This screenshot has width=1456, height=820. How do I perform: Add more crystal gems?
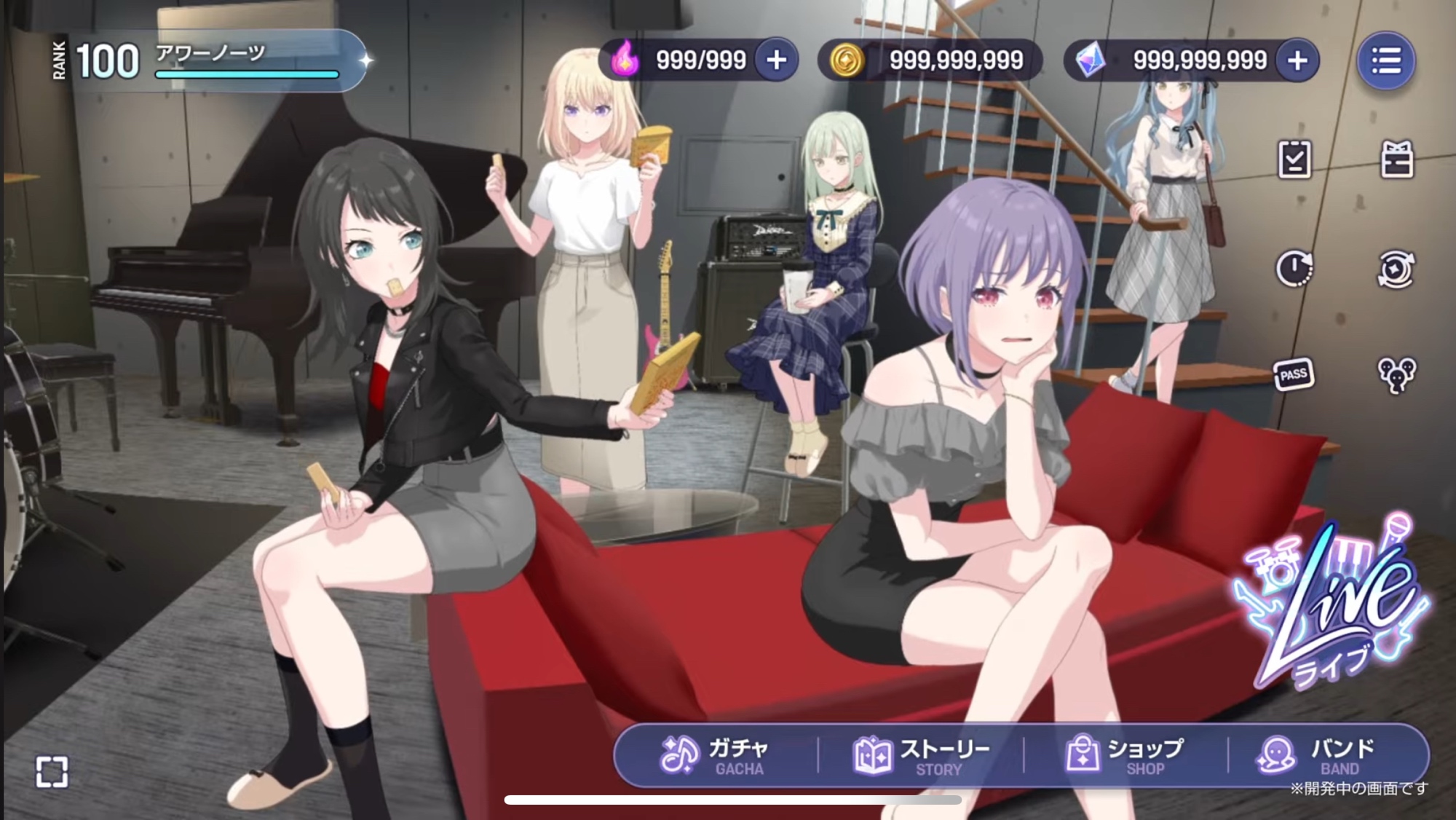pos(1297,60)
